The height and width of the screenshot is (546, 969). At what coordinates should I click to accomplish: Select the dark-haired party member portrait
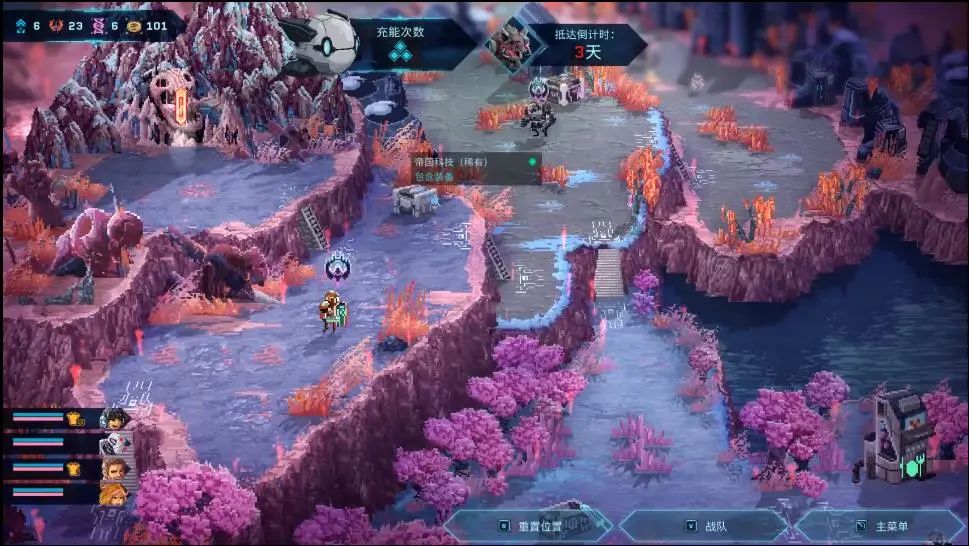coord(113,418)
